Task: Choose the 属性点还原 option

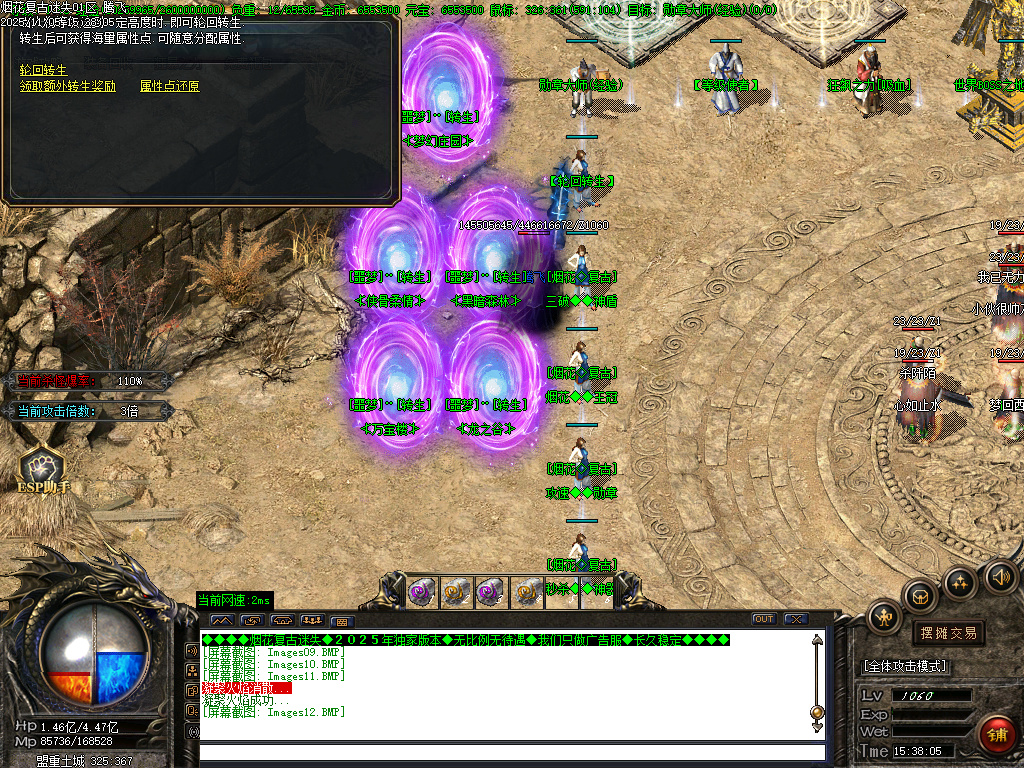Action: [169, 87]
